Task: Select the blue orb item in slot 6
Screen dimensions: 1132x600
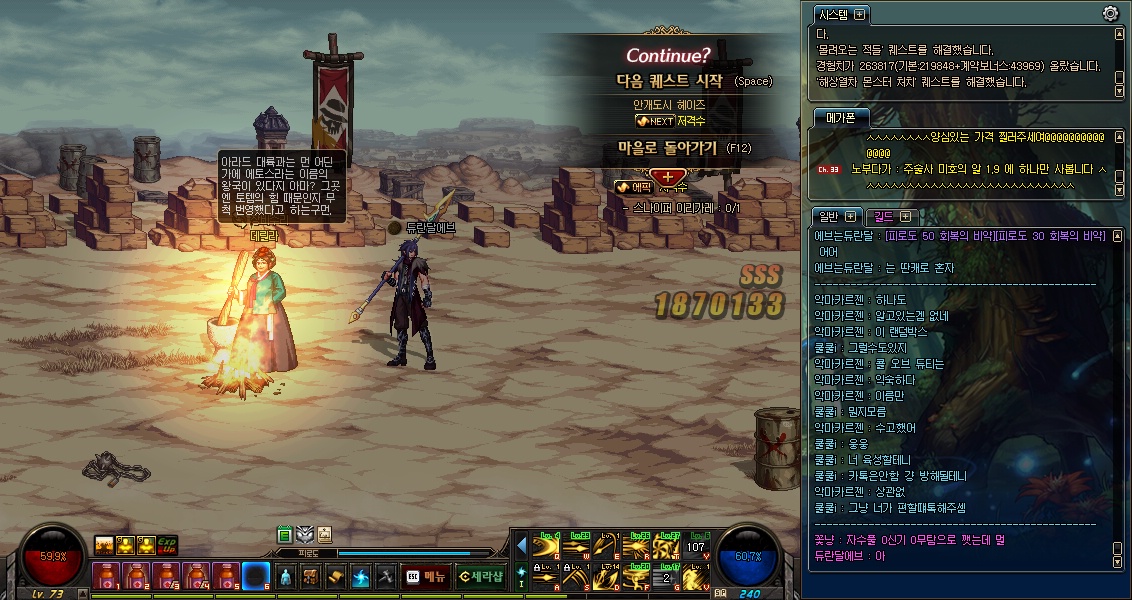Action: coord(257,577)
